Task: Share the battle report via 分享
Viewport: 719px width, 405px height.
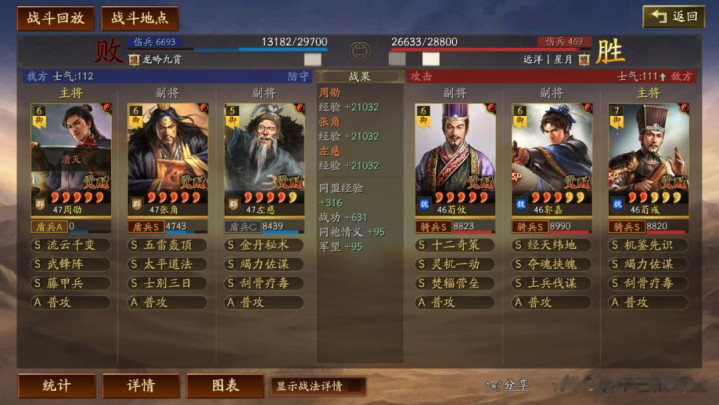Action: point(508,386)
